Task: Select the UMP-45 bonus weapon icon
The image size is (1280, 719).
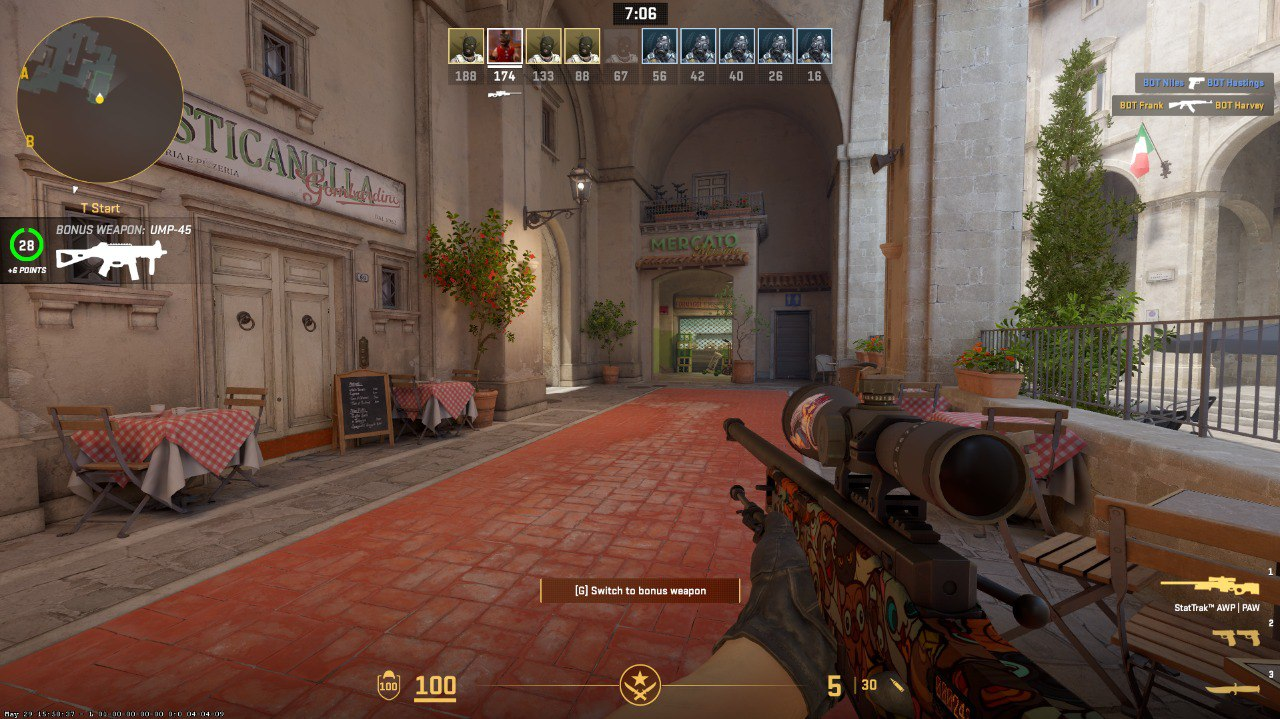Action: click(110, 259)
